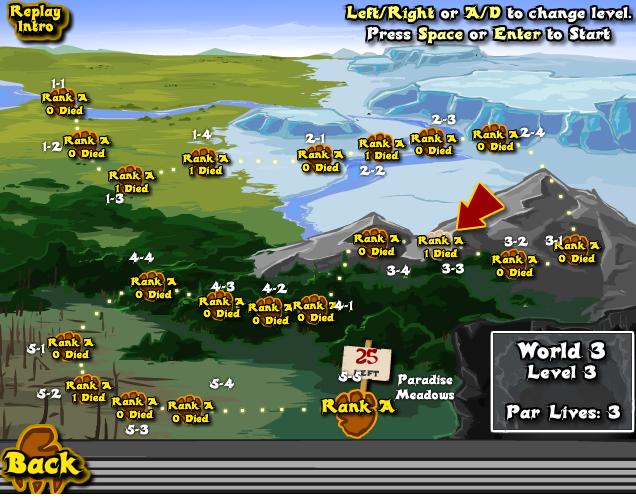Go back with the Back button
This screenshot has height=500, width=636.
[x=41, y=463]
